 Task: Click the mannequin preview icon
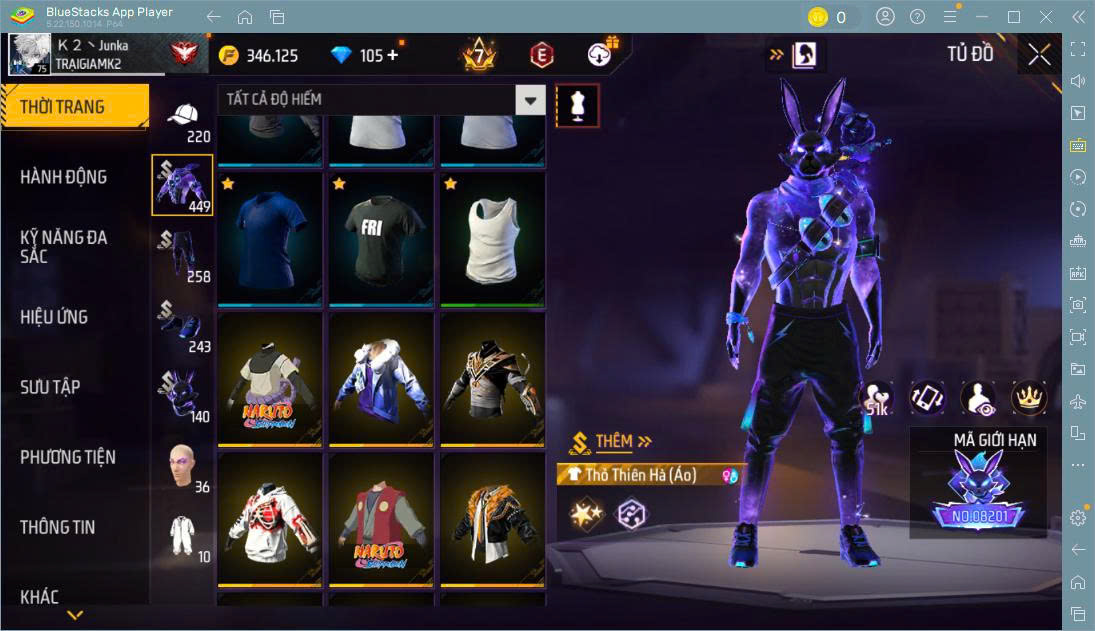pos(577,105)
